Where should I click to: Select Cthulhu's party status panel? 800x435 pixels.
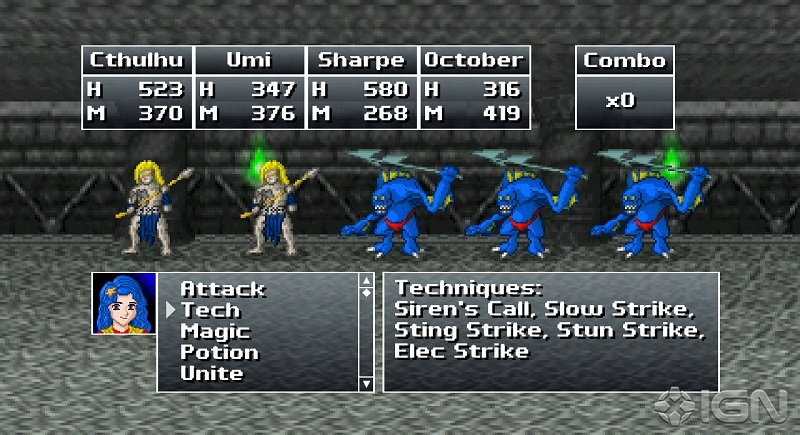(x=137, y=87)
